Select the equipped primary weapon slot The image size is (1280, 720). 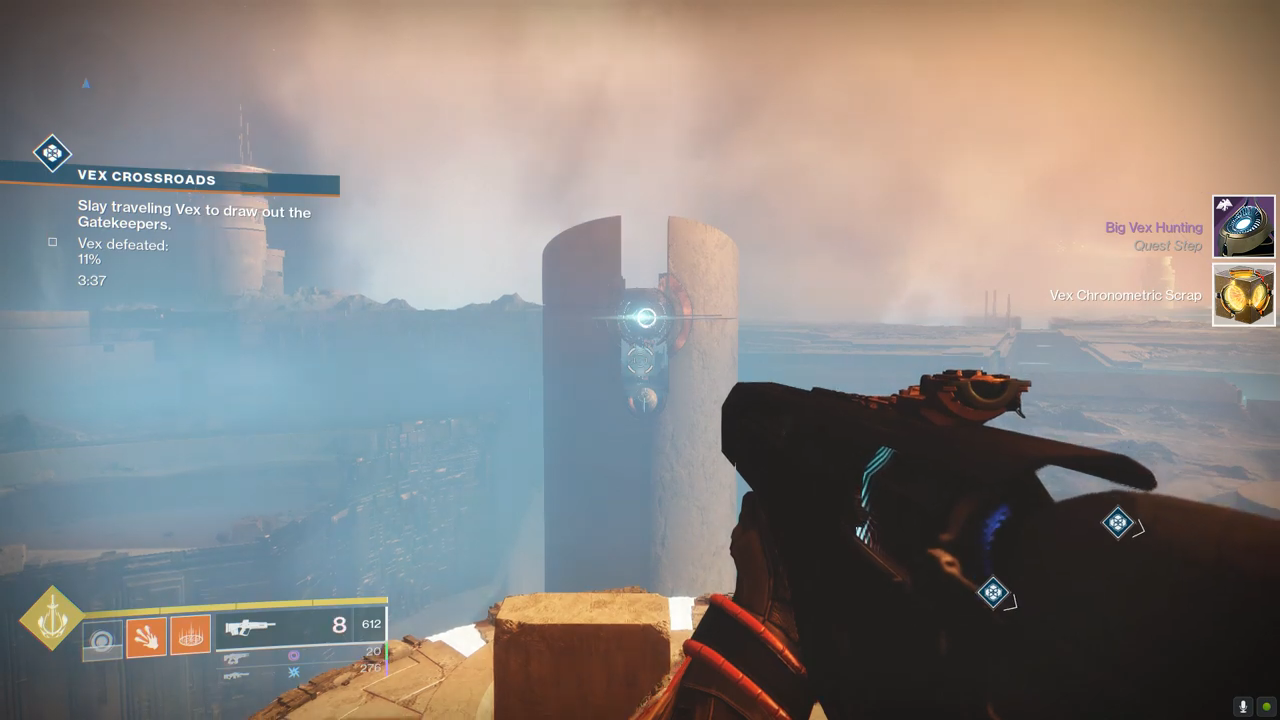(300, 626)
